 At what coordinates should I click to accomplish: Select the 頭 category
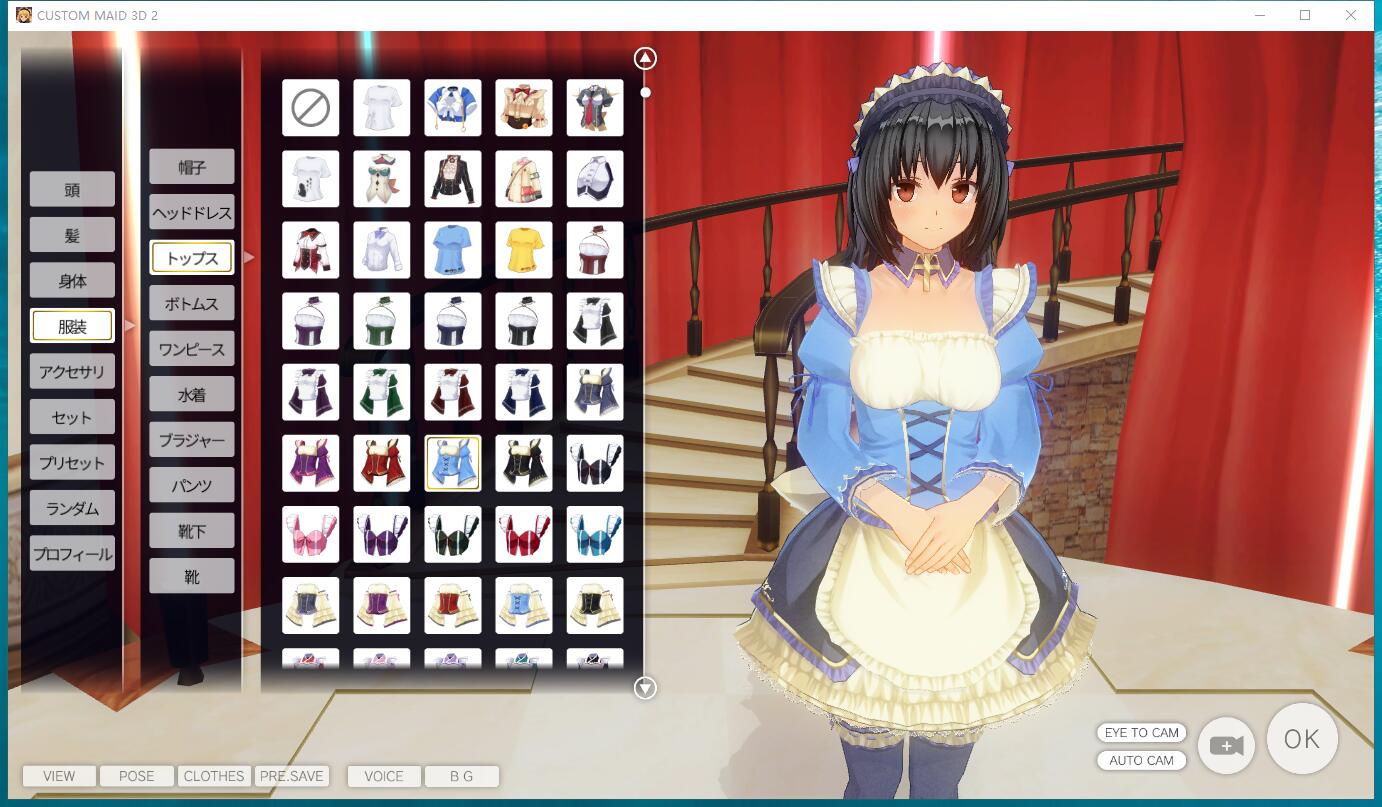72,189
